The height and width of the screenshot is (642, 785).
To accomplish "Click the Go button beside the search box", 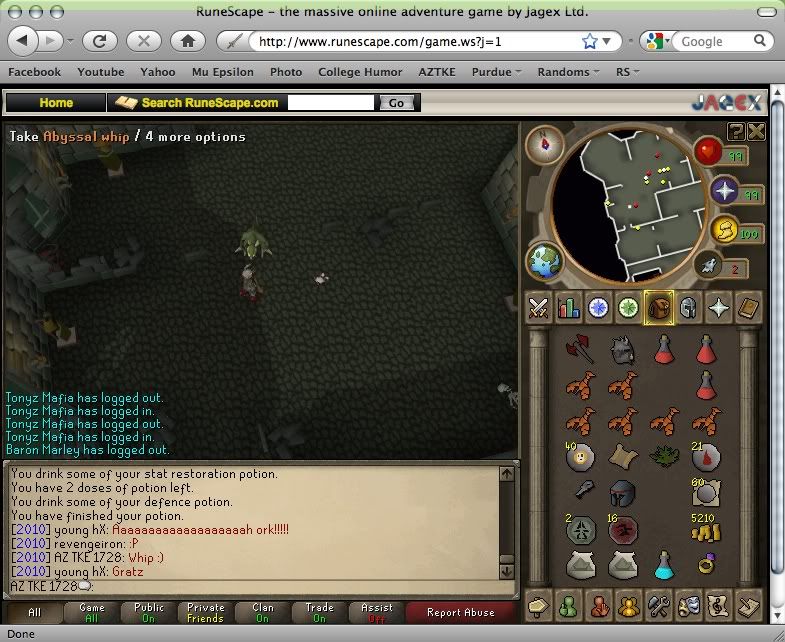I will 397,103.
